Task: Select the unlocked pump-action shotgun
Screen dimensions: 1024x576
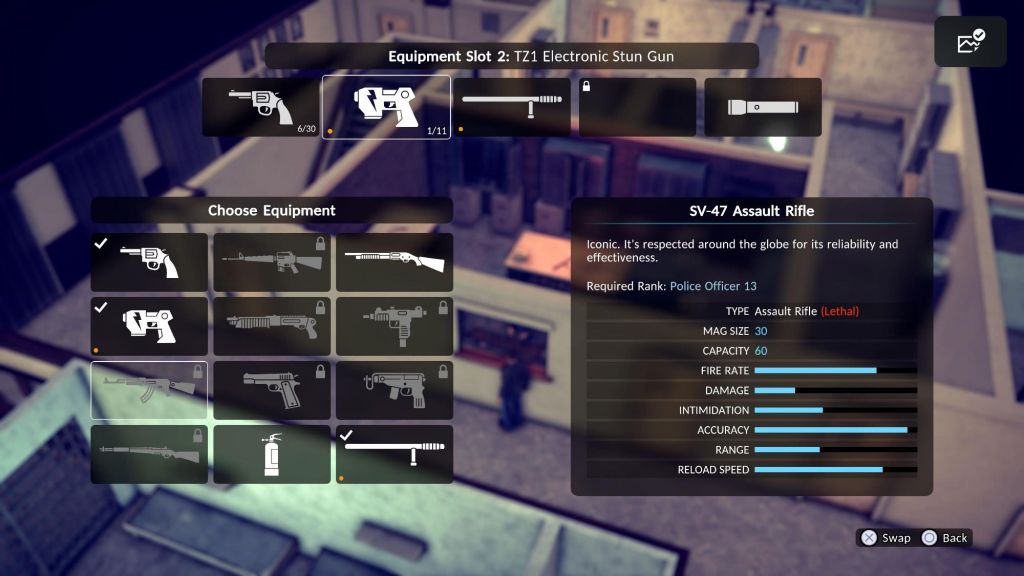Action: click(x=394, y=263)
